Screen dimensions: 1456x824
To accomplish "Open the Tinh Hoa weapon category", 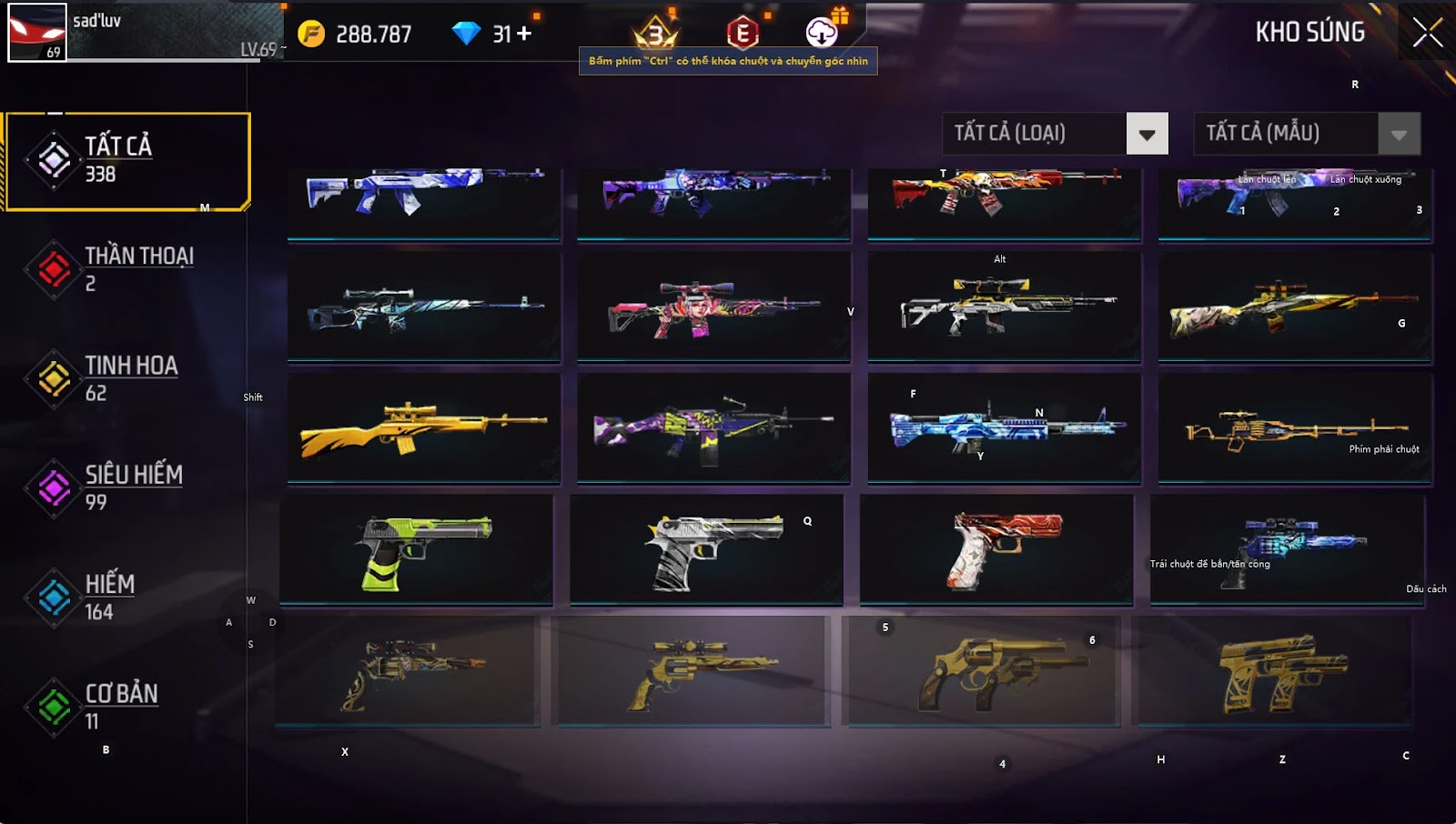I will point(127,378).
